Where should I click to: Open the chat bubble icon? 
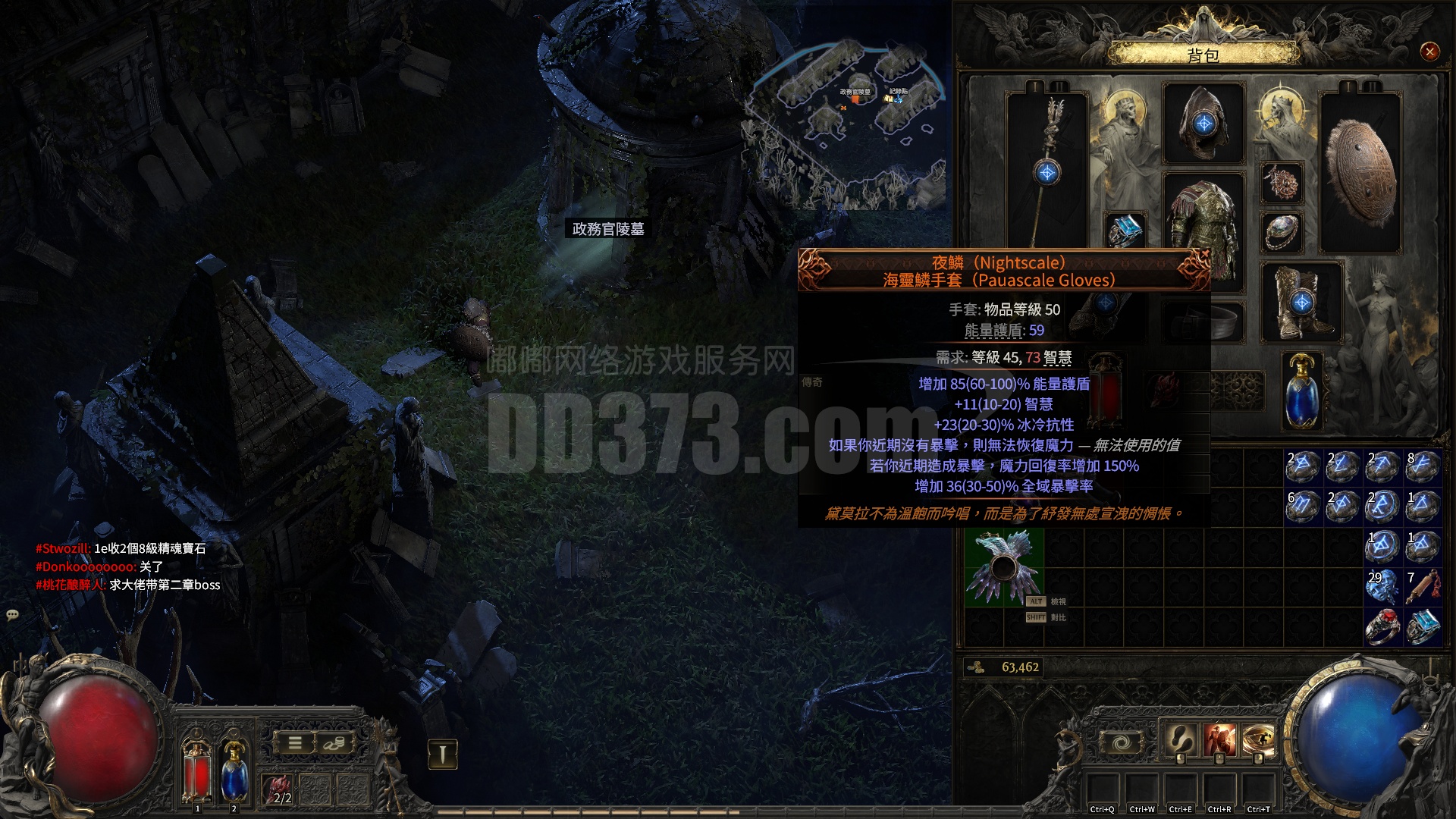tap(12, 615)
